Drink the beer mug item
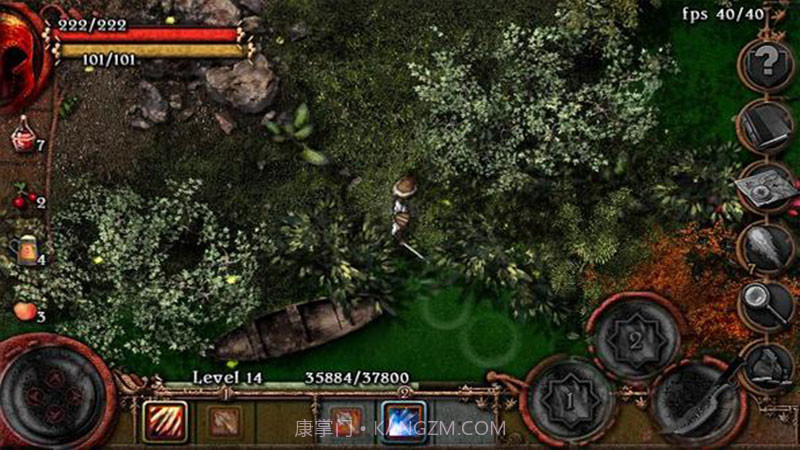The image size is (800, 450). pos(24,250)
